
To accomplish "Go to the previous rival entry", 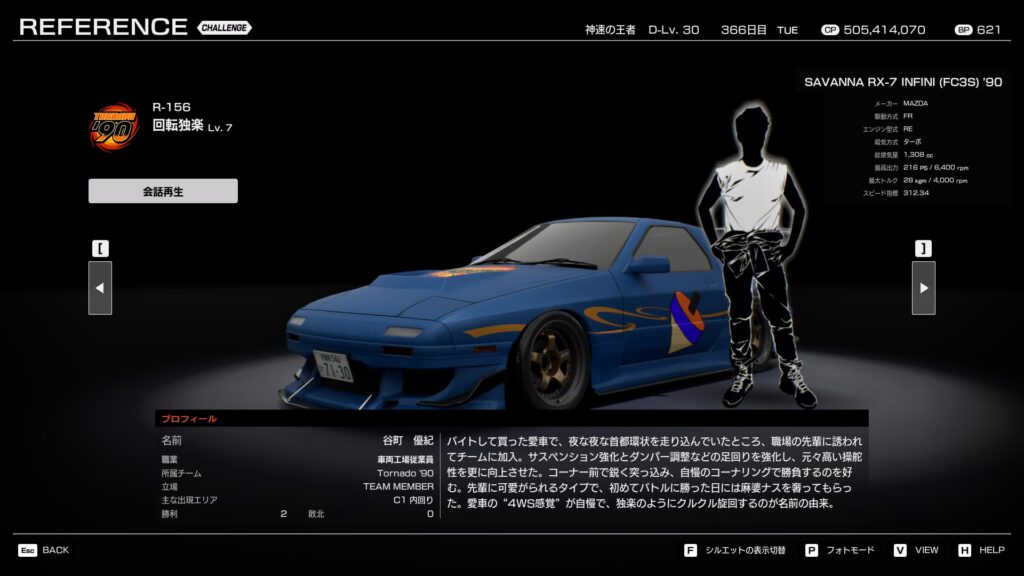I will (x=100, y=288).
